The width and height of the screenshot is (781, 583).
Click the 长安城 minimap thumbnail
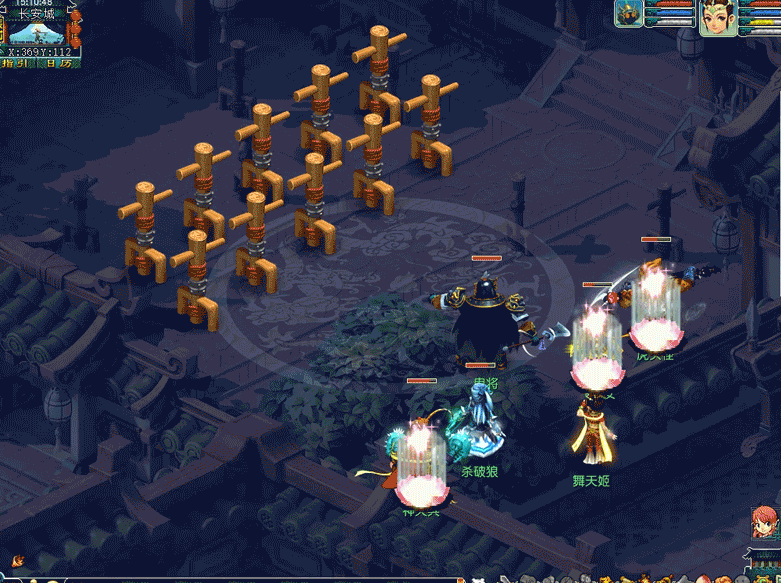point(36,32)
